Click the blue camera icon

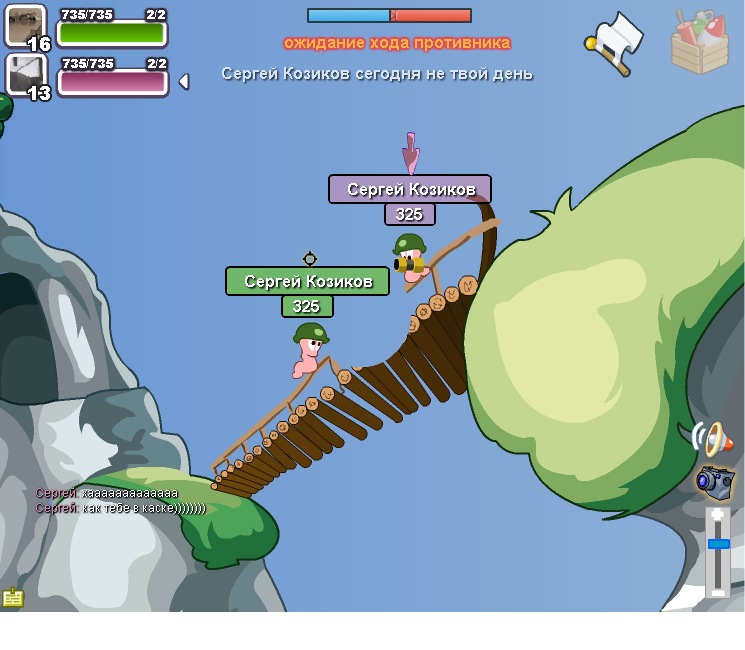tap(715, 481)
